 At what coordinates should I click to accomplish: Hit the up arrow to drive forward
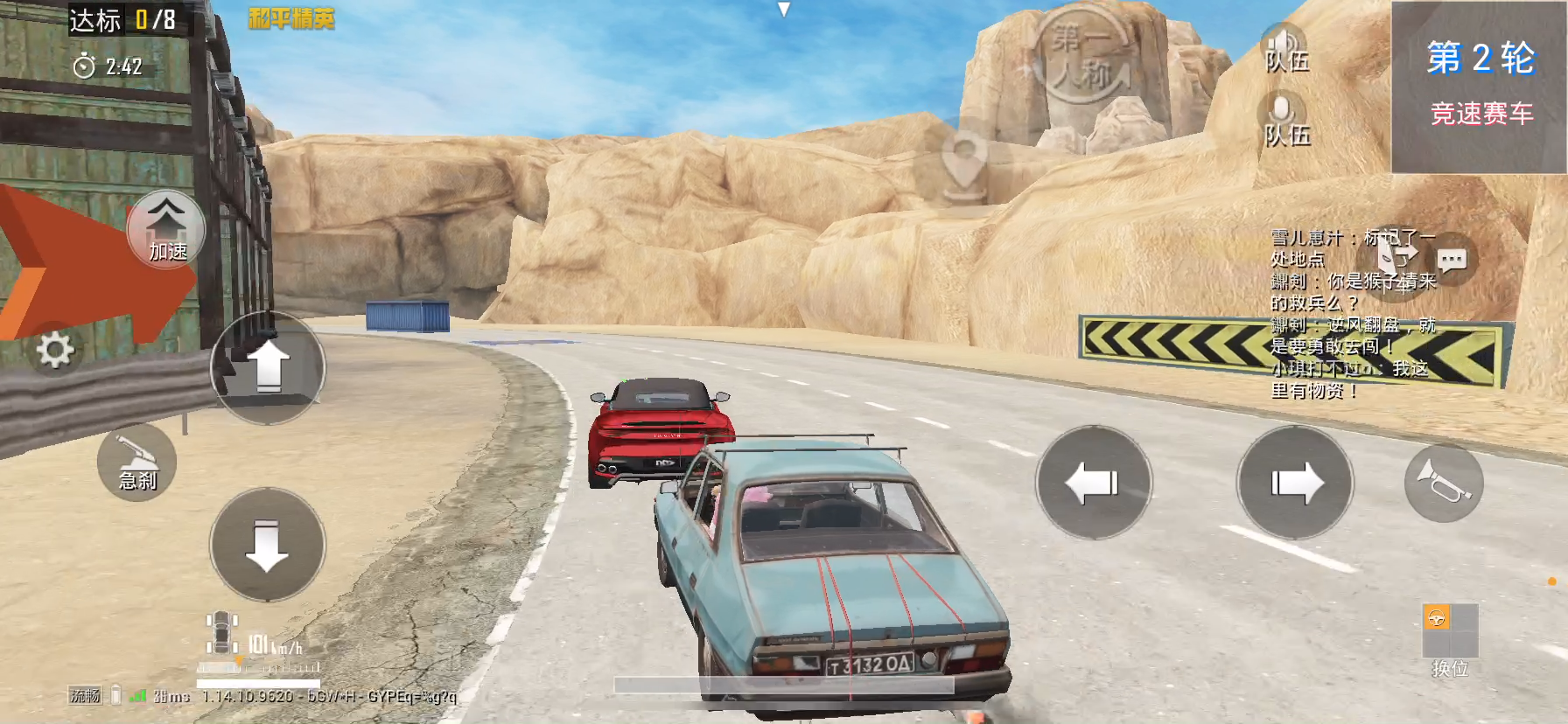(268, 367)
